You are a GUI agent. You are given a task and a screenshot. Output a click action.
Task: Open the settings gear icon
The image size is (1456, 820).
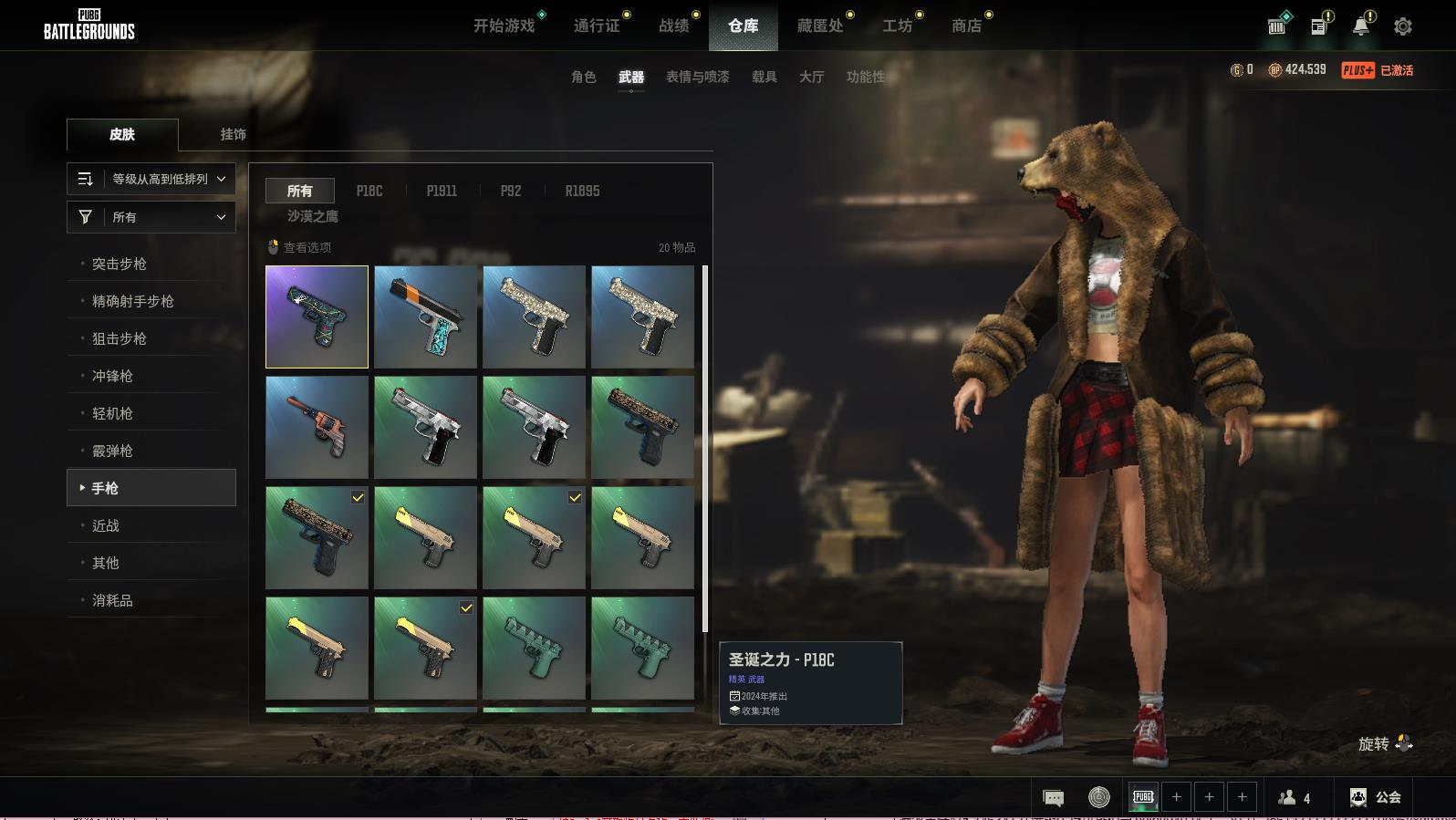click(x=1403, y=26)
